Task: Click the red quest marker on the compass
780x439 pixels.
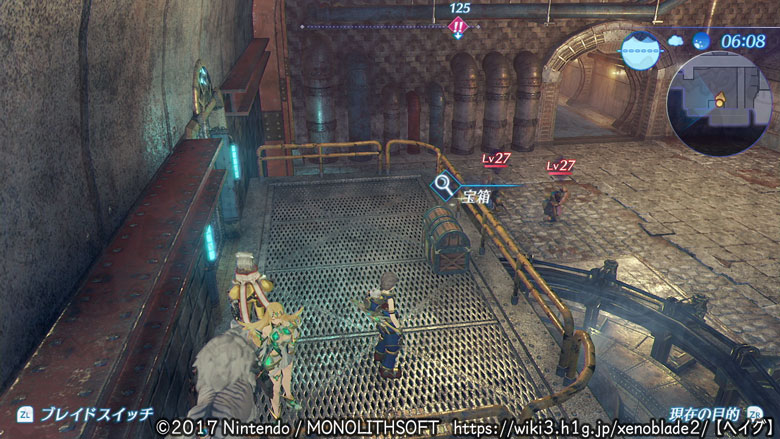Action: (458, 26)
